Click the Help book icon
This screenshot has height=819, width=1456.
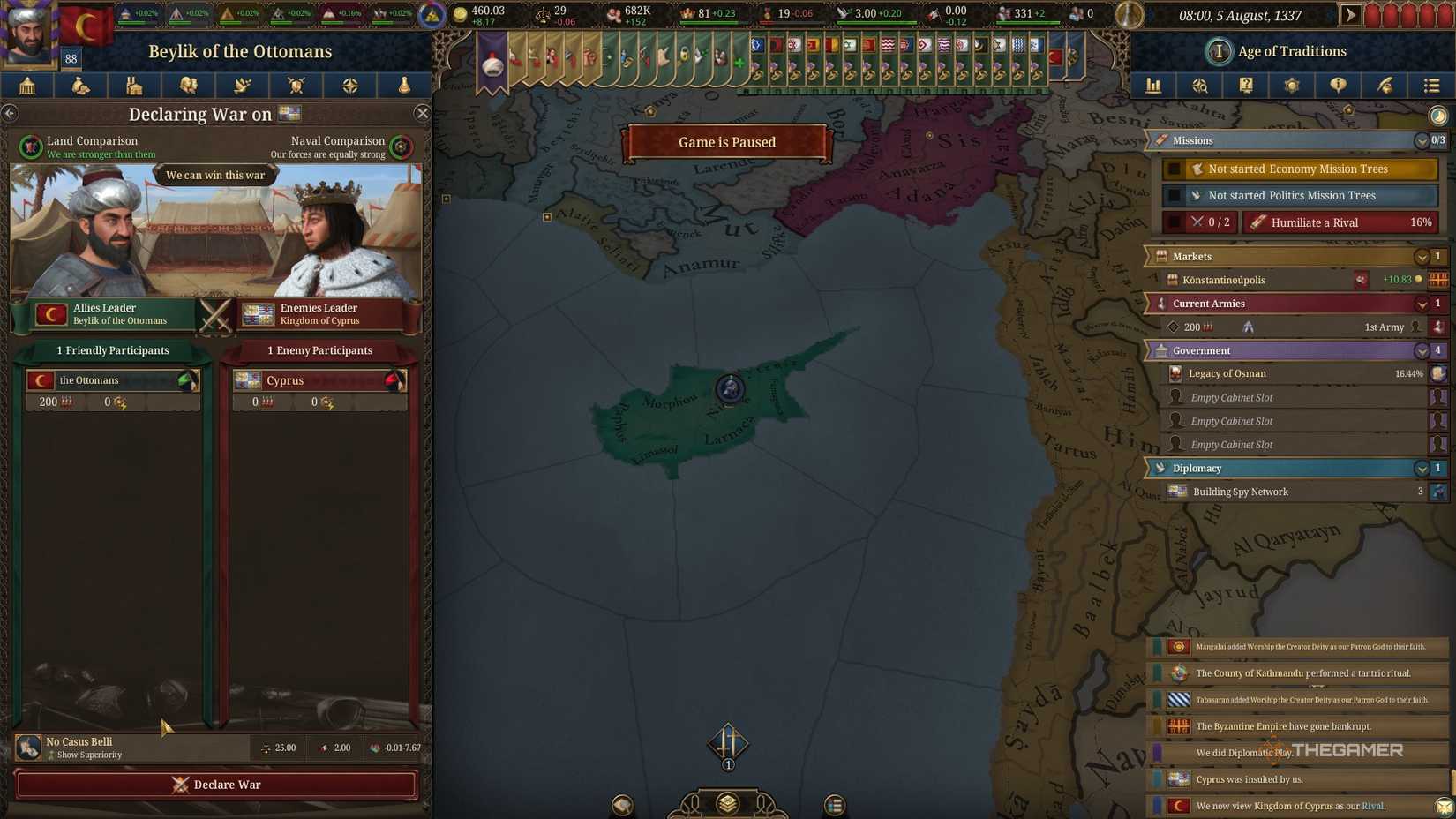click(1245, 86)
